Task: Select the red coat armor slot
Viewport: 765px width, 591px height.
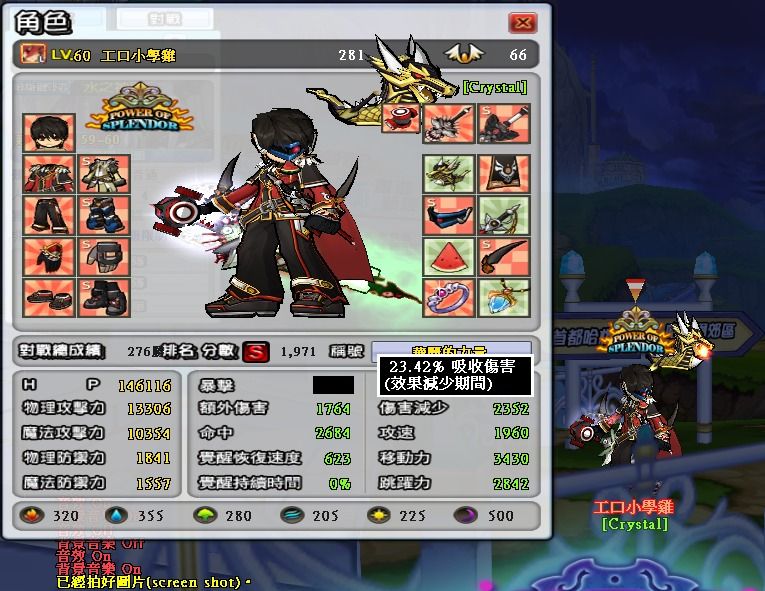Action: 48,174
